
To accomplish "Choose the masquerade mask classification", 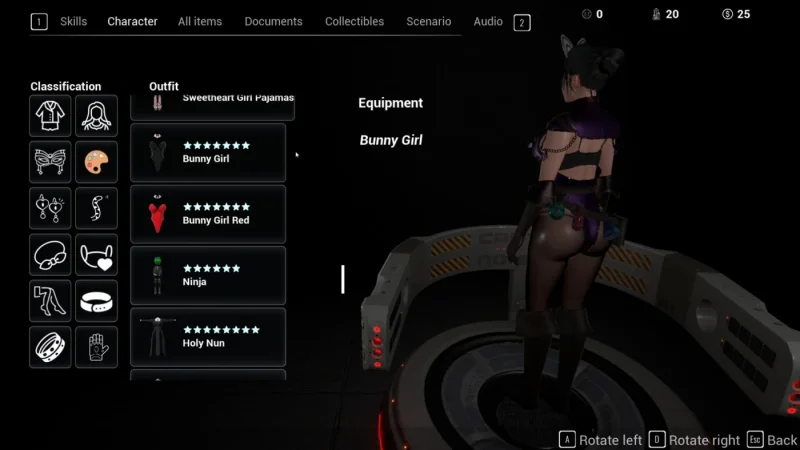I will click(50, 162).
